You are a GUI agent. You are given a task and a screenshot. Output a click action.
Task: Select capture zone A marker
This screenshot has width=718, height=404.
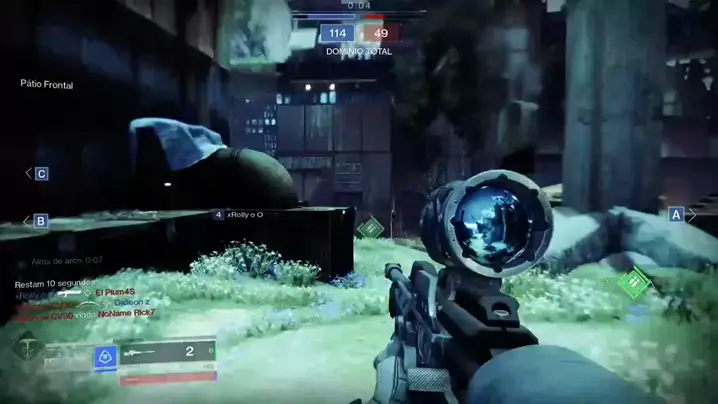click(x=677, y=214)
